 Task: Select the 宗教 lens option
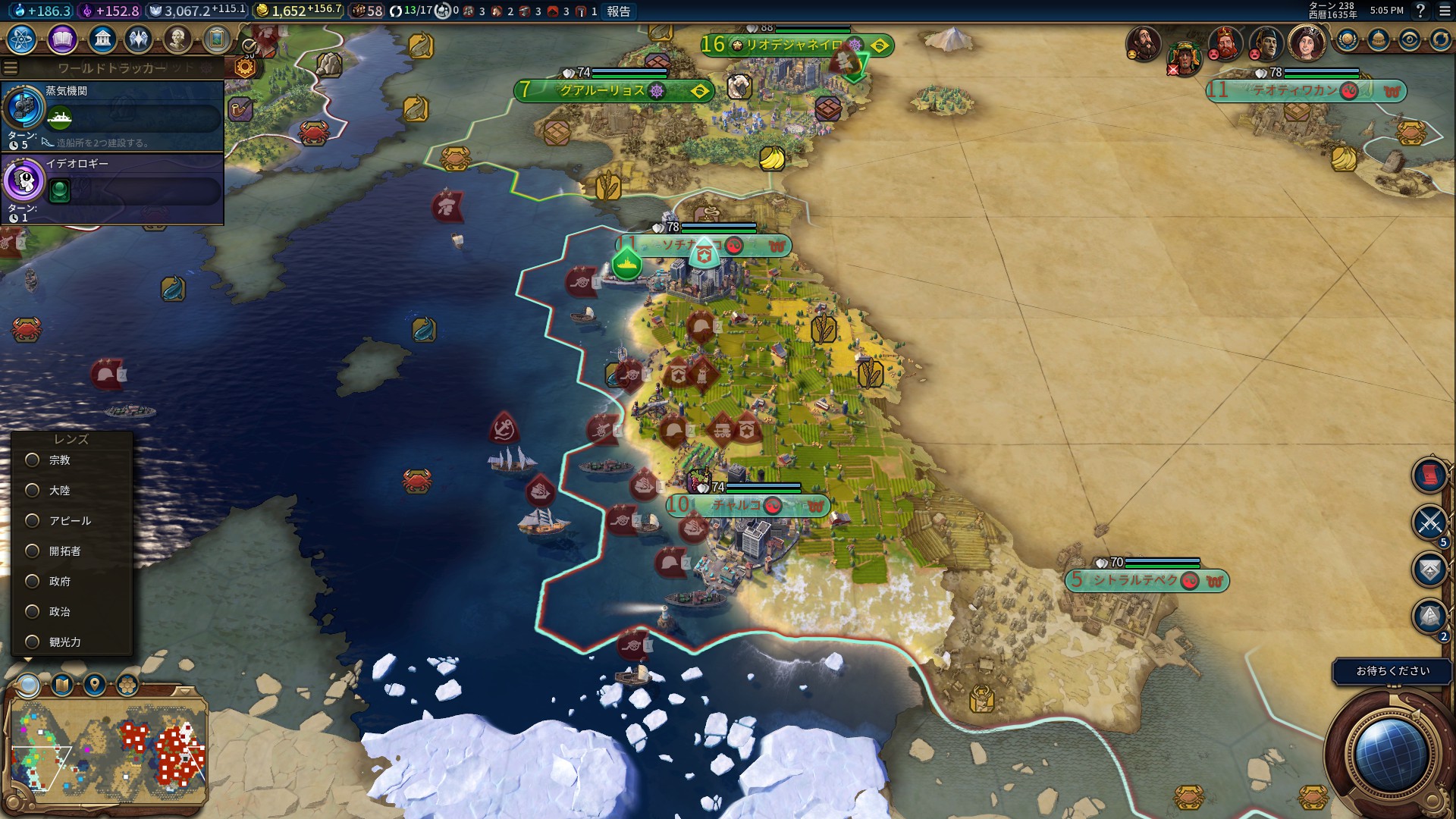33,460
